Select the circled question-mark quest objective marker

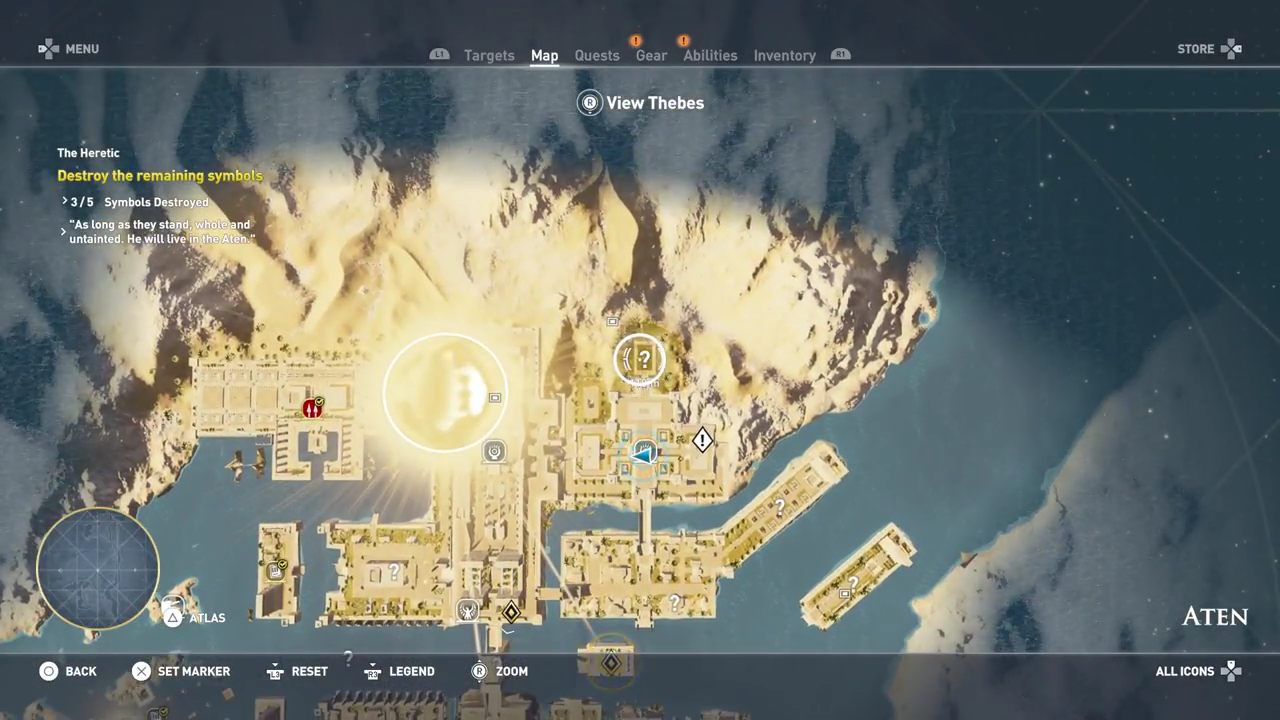(640, 360)
